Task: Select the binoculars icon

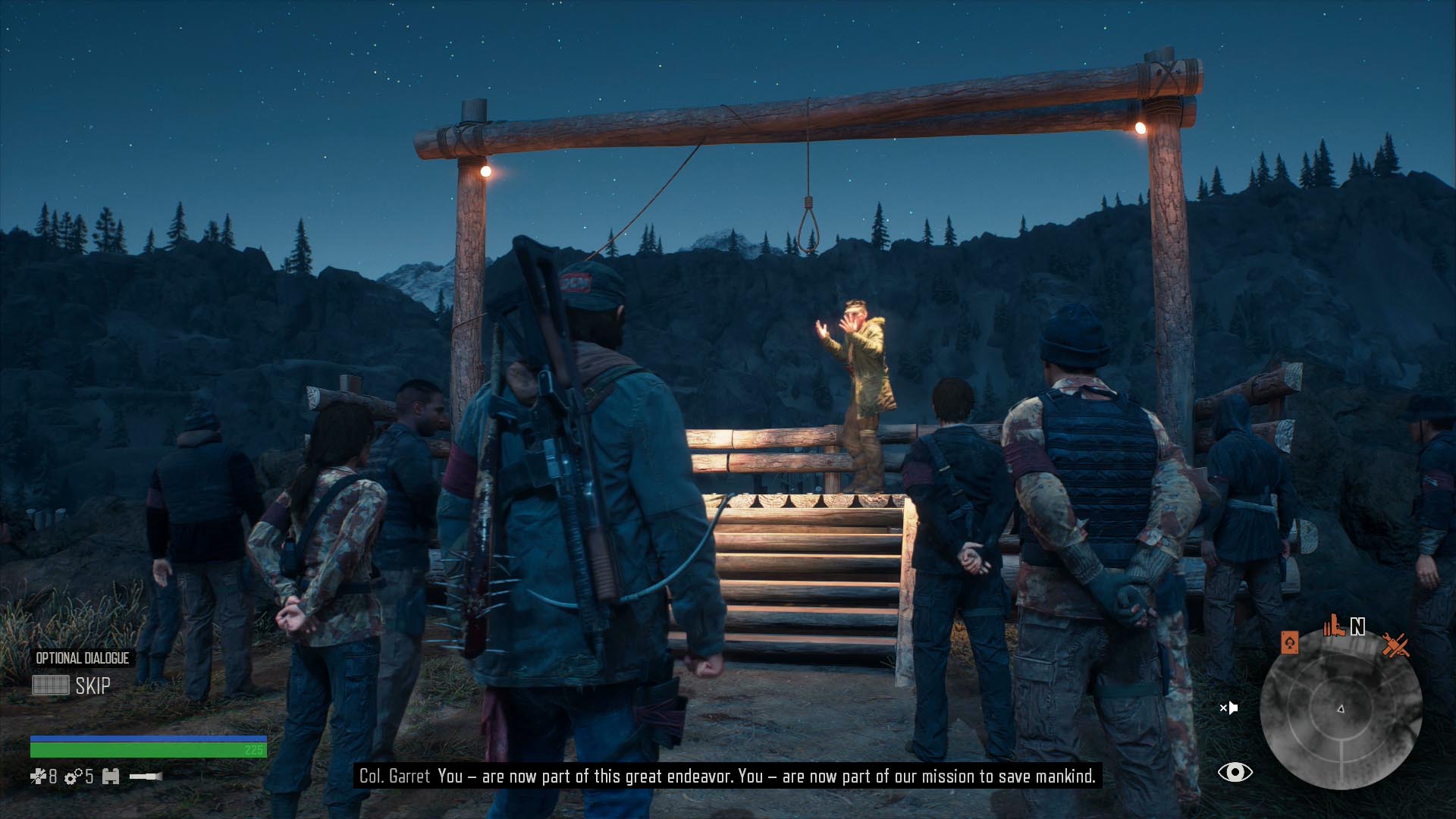Action: point(111,776)
